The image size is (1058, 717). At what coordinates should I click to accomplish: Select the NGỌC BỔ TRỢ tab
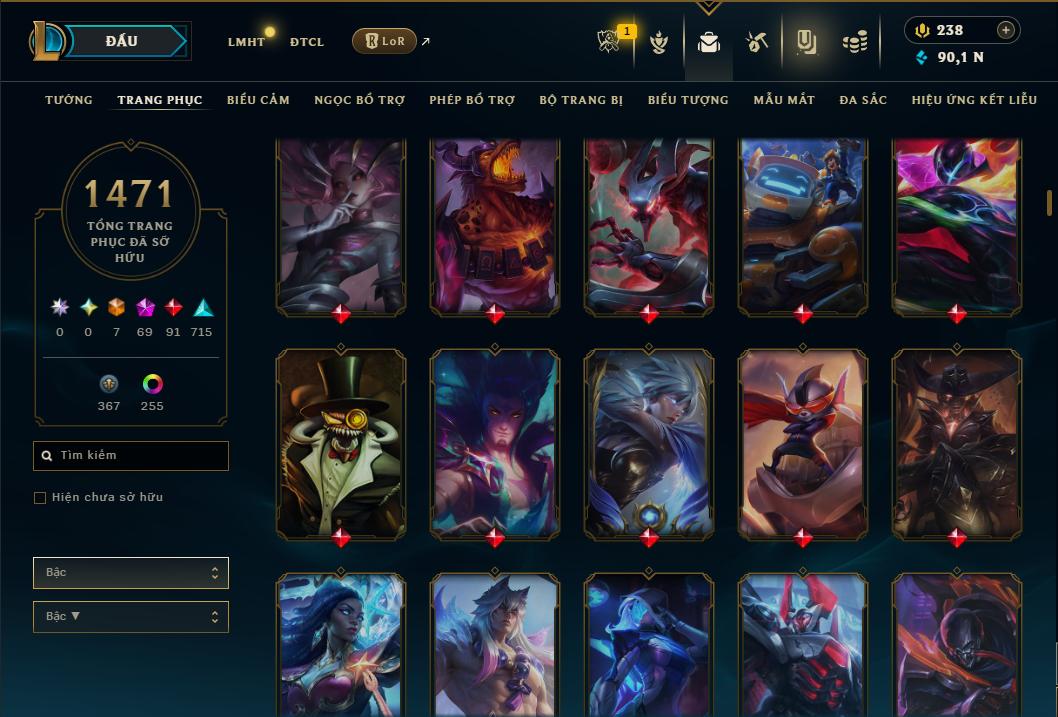tap(359, 100)
